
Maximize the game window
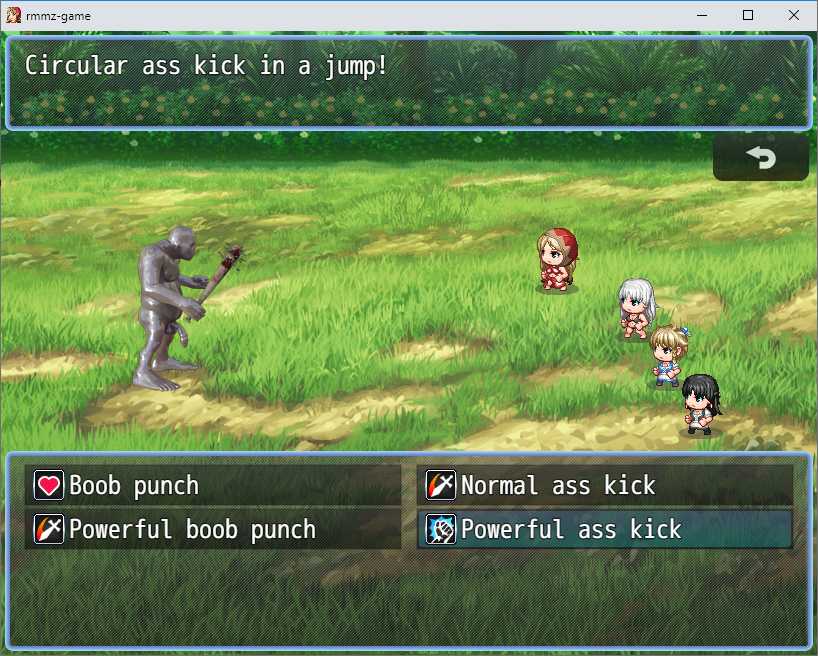tap(747, 15)
